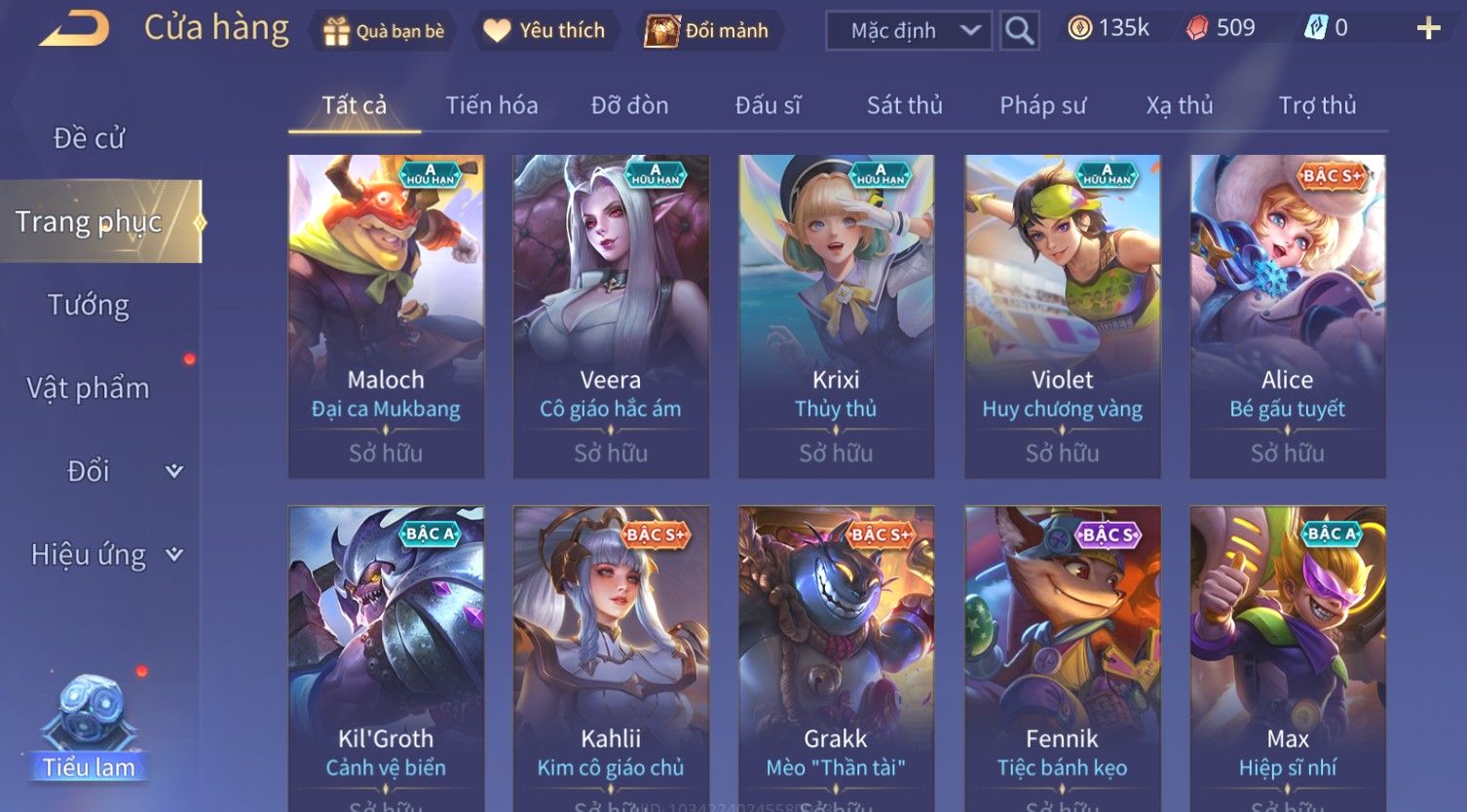
Task: Switch to the Đỡ đòn tab
Action: point(629,105)
